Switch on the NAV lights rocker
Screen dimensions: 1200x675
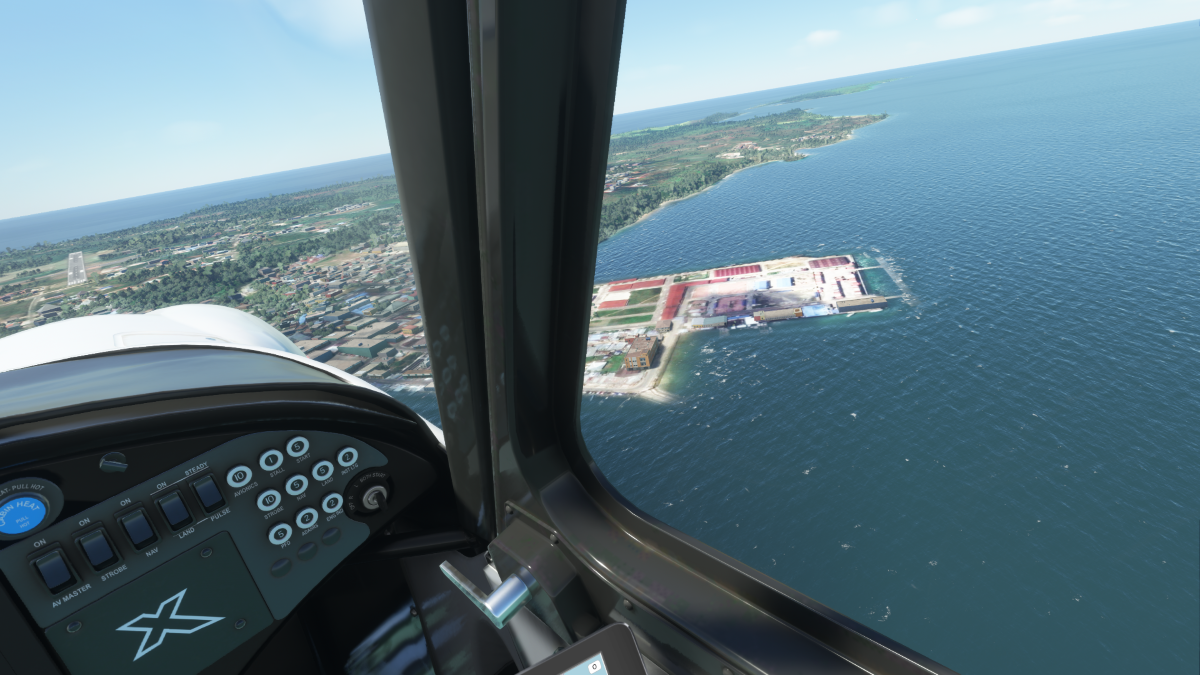pos(137,528)
